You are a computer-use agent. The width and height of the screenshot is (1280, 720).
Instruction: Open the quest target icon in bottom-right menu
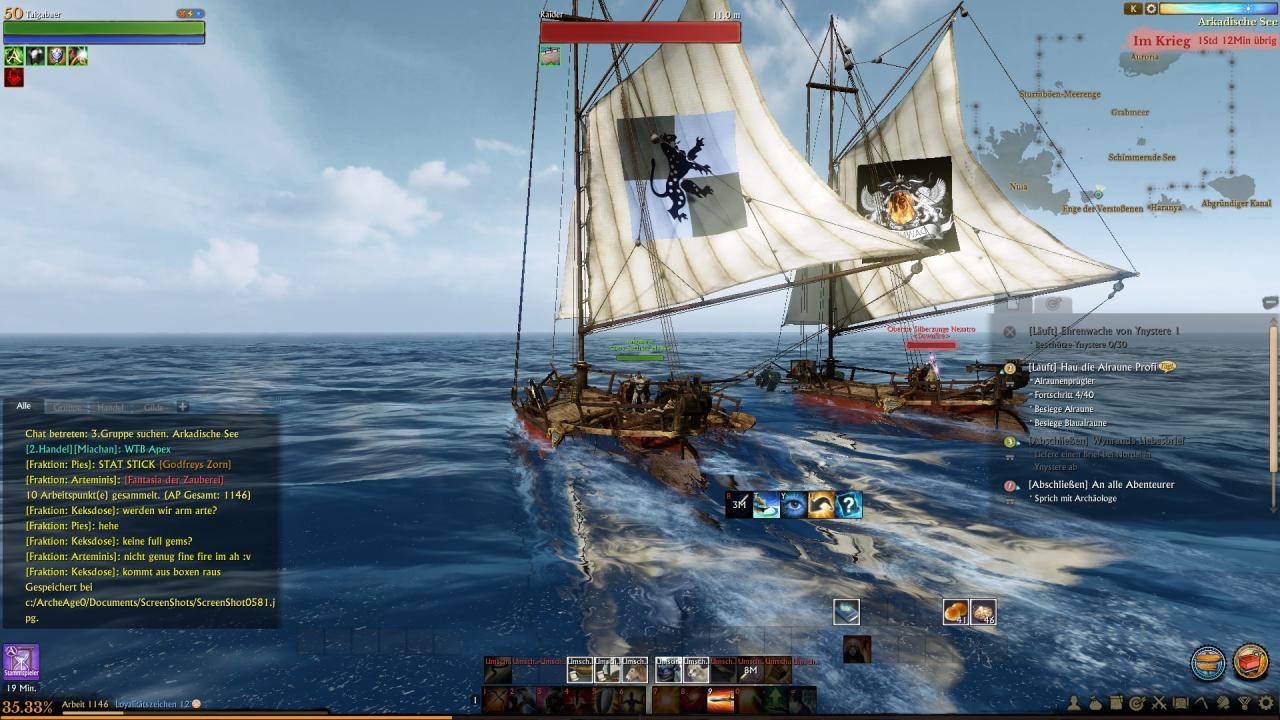click(1137, 703)
